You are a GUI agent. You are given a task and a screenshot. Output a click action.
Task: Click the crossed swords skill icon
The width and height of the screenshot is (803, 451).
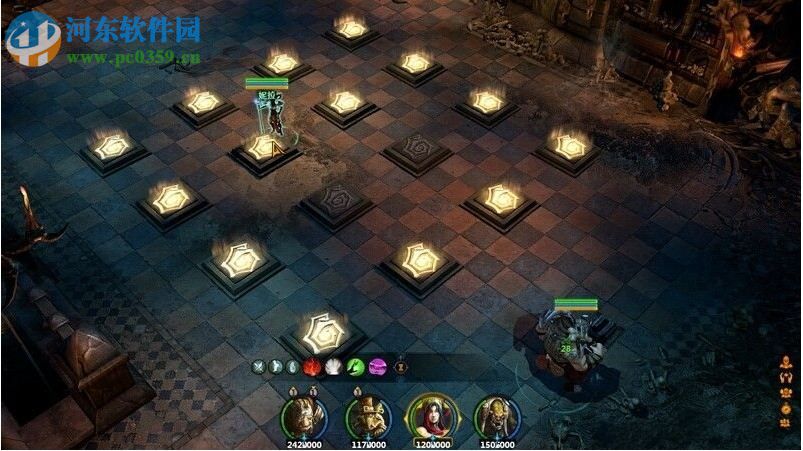tap(258, 368)
